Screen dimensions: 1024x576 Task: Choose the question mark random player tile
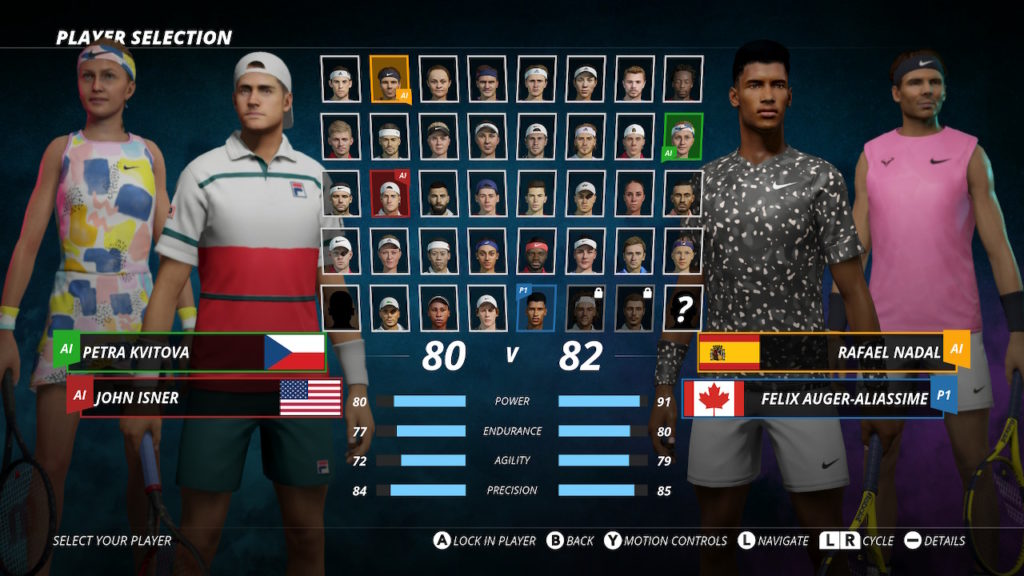pyautogui.click(x=683, y=308)
